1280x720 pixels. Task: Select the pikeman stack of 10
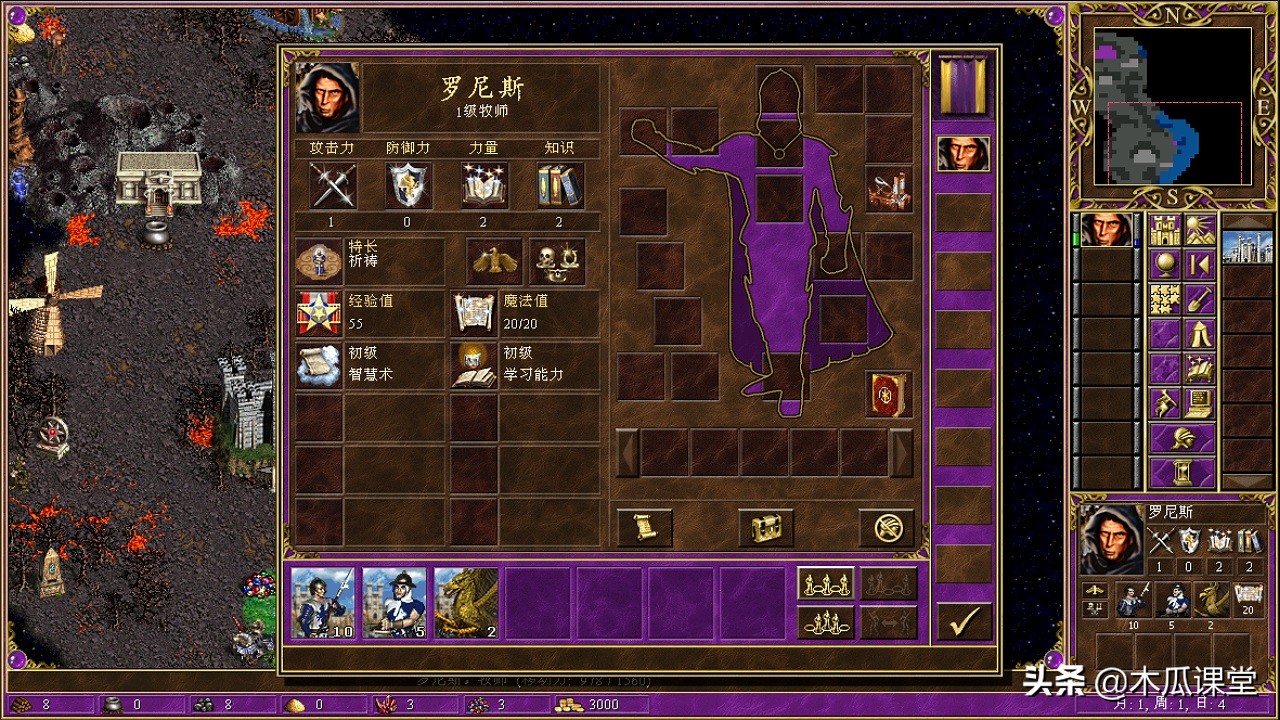point(323,603)
